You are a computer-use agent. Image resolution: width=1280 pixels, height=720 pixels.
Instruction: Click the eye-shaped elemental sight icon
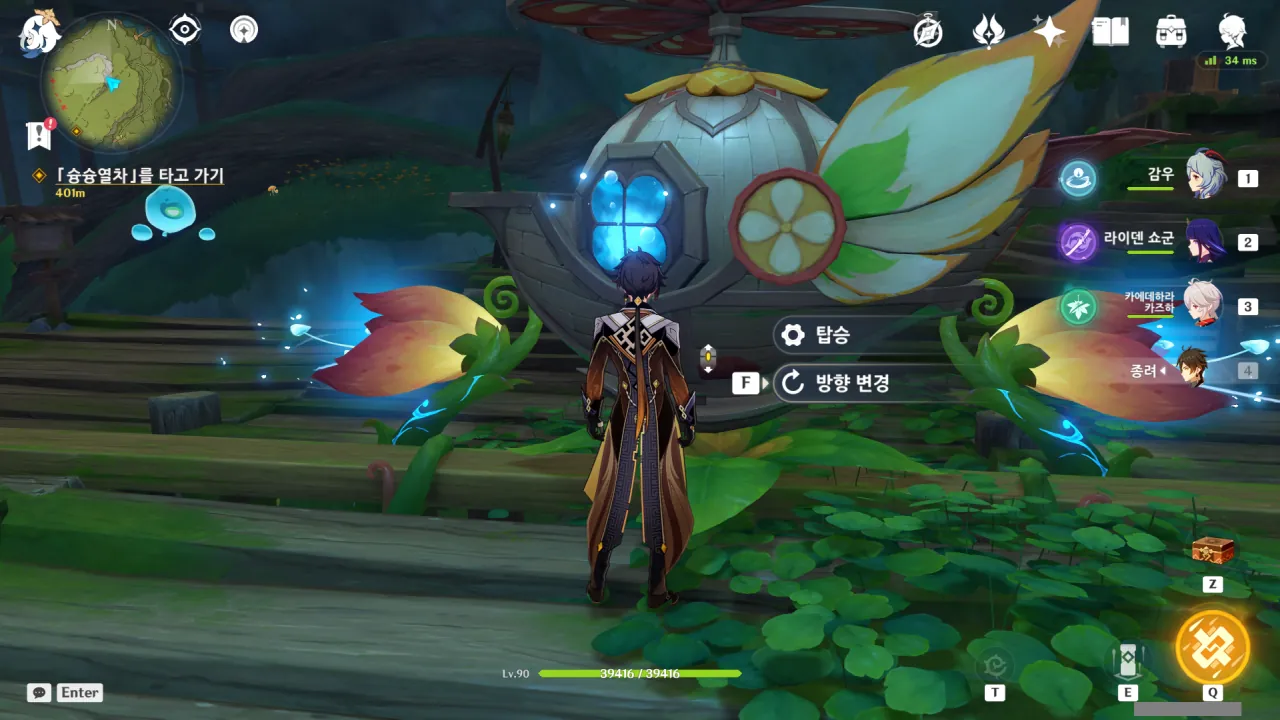coord(185,30)
